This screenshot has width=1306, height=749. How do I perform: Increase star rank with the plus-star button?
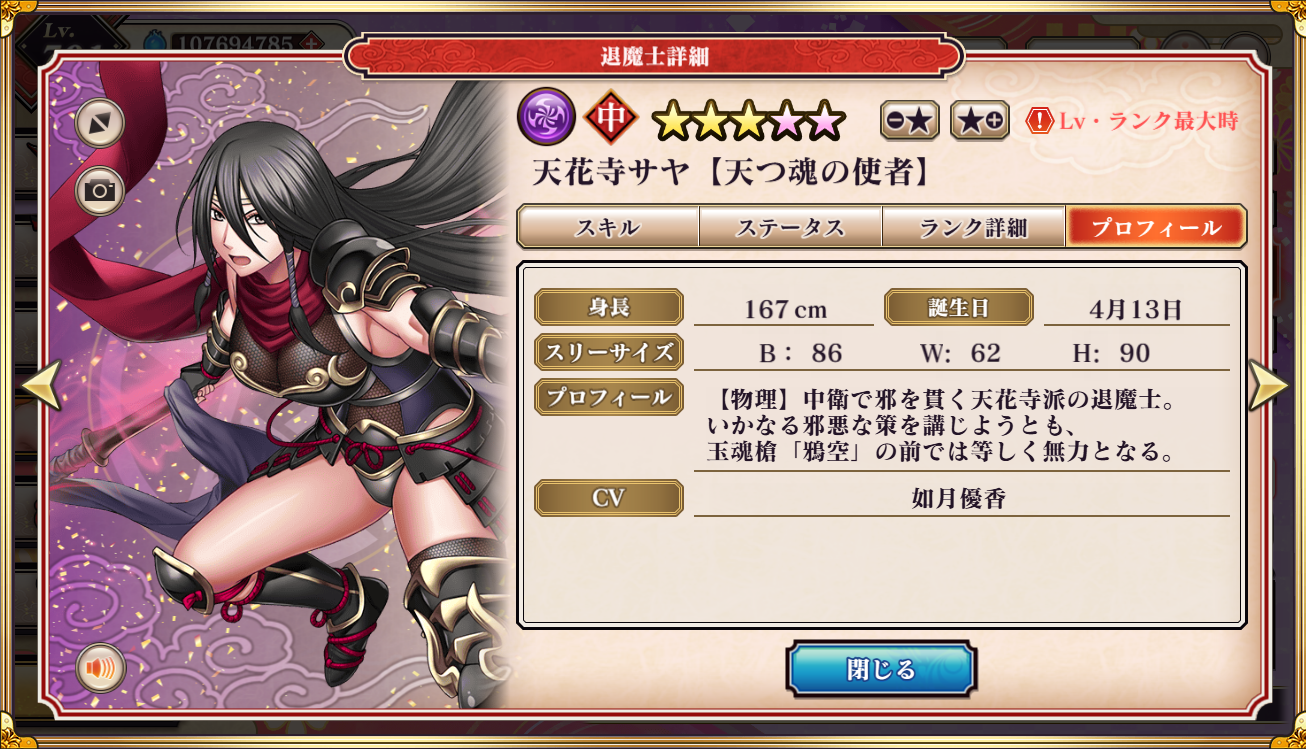pyautogui.click(x=979, y=121)
